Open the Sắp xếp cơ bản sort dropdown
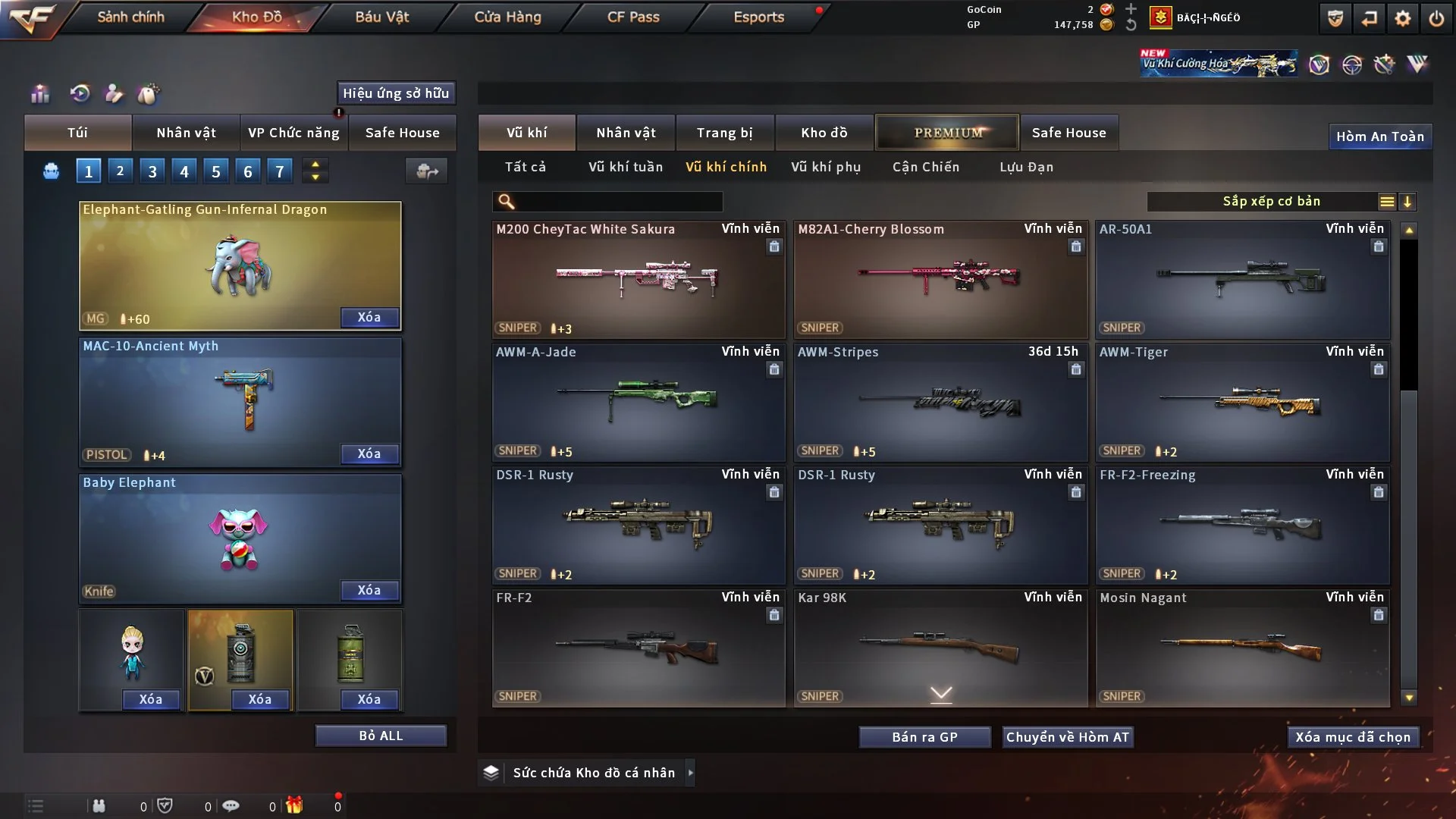 [1271, 202]
